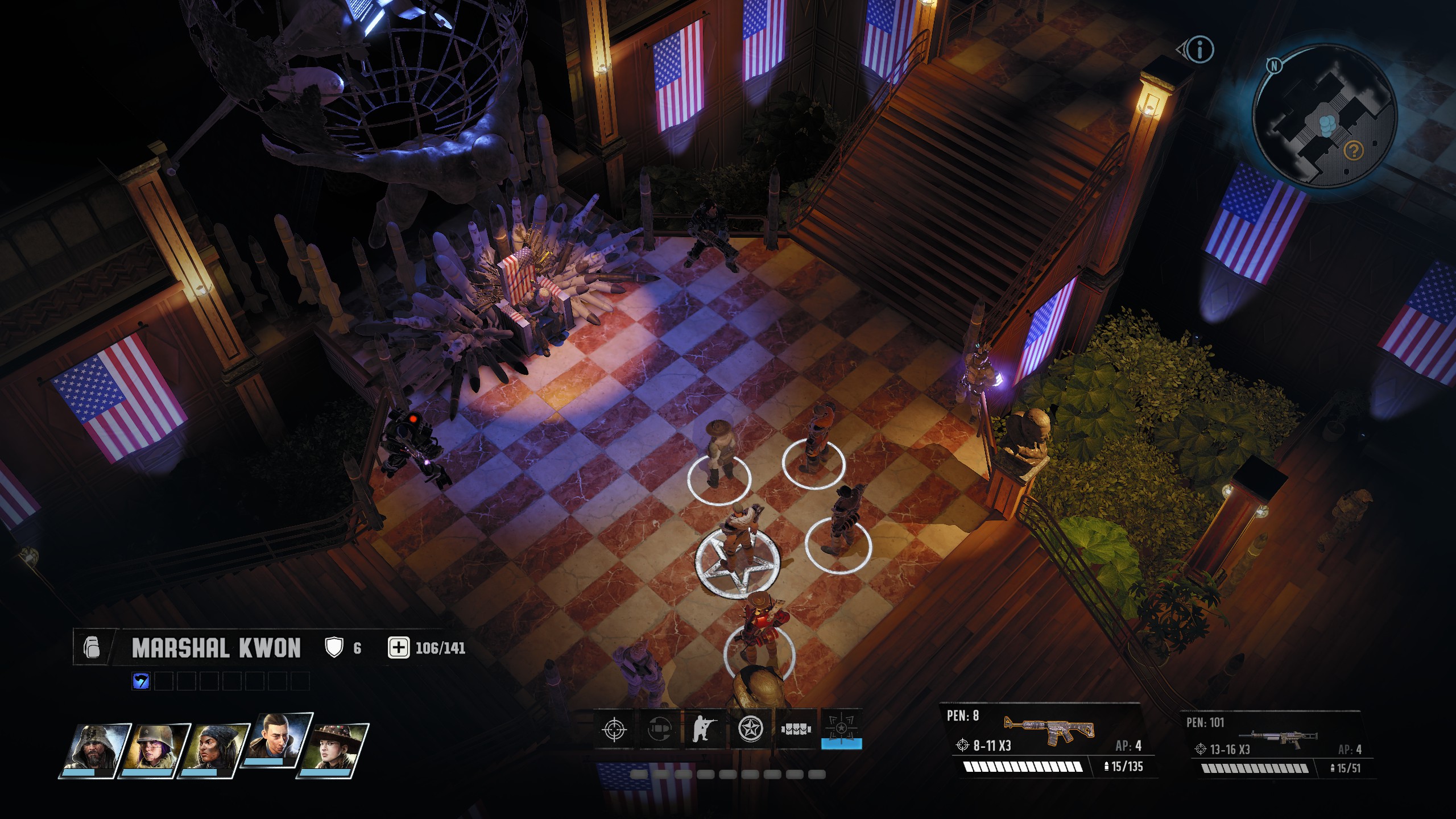The height and width of the screenshot is (819, 1456).
Task: Click the N compass marker on the minimap
Action: pos(1274,66)
